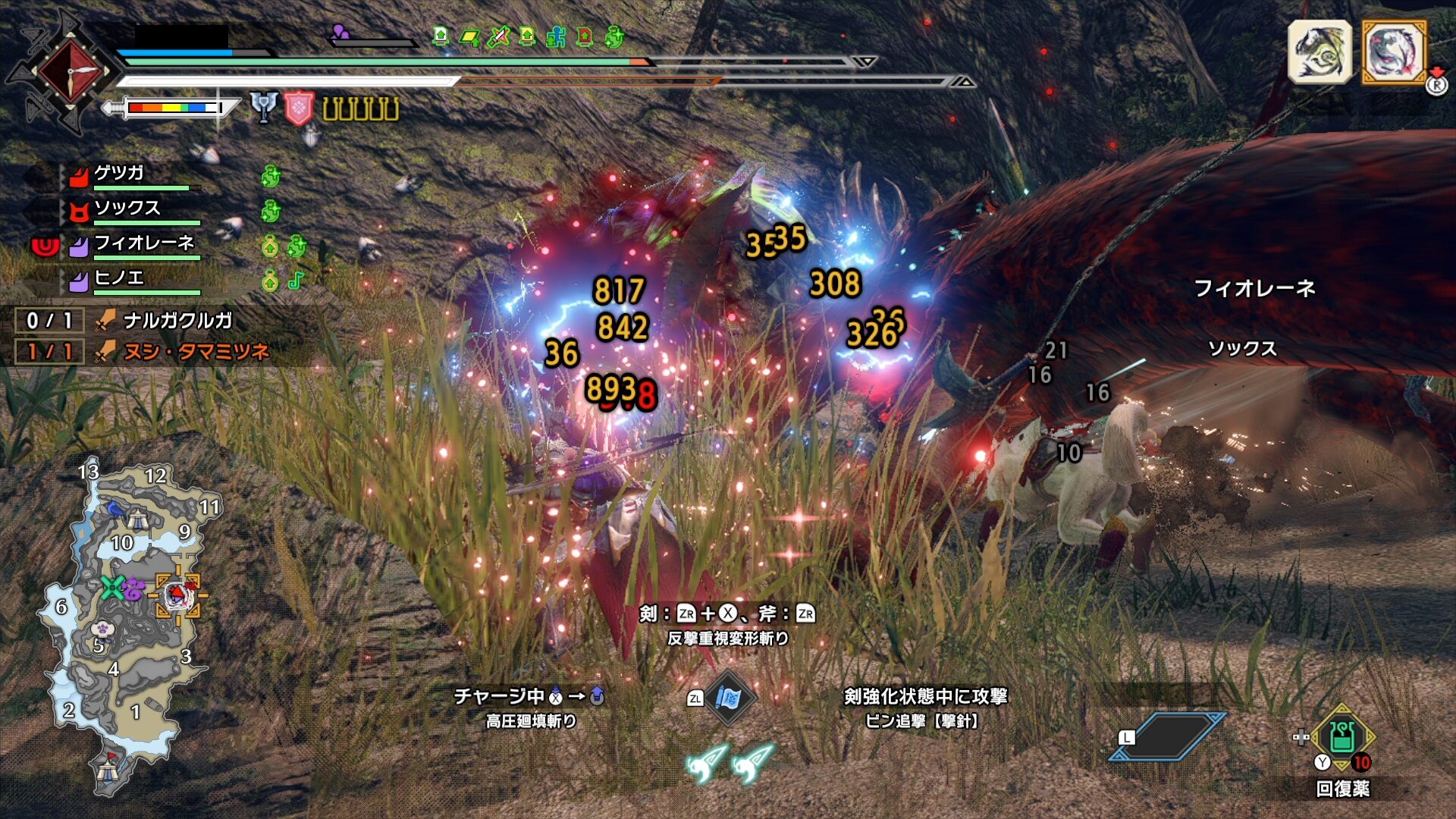
Task: Click the weapon sharpness gauge
Action: [x=174, y=108]
